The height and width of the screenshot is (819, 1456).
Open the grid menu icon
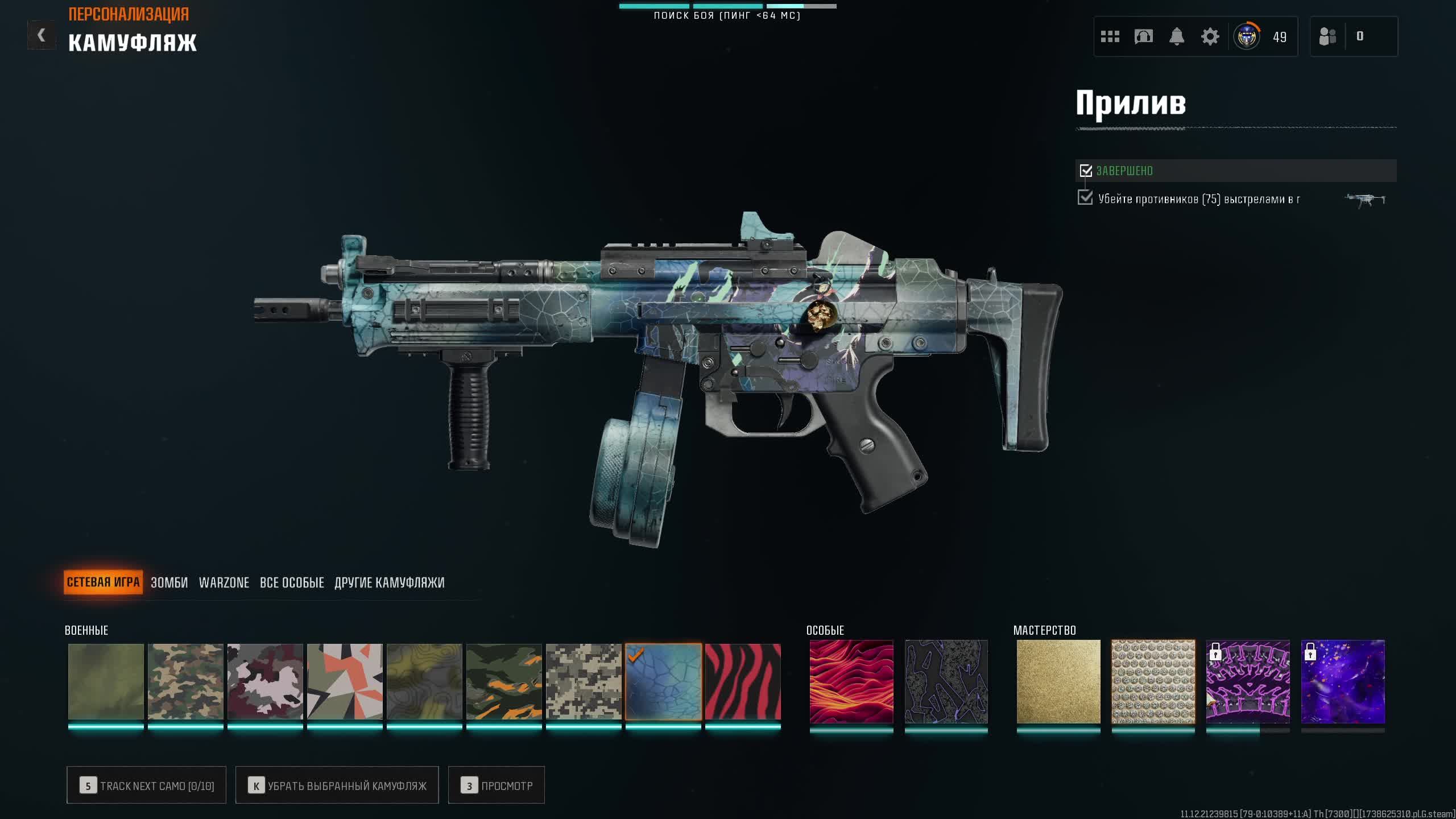point(1110,37)
